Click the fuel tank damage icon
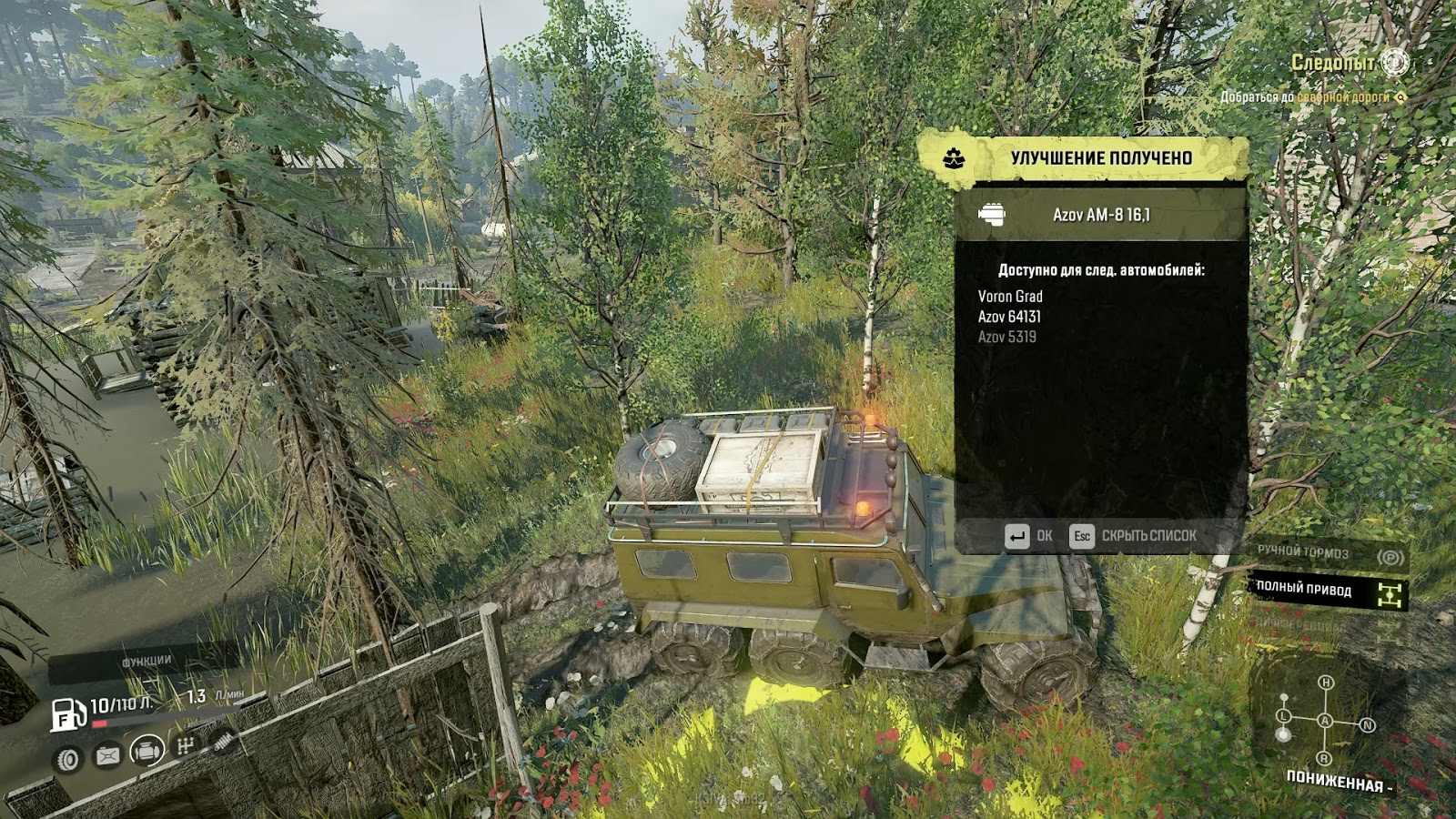This screenshot has width=1456, height=819. click(107, 755)
